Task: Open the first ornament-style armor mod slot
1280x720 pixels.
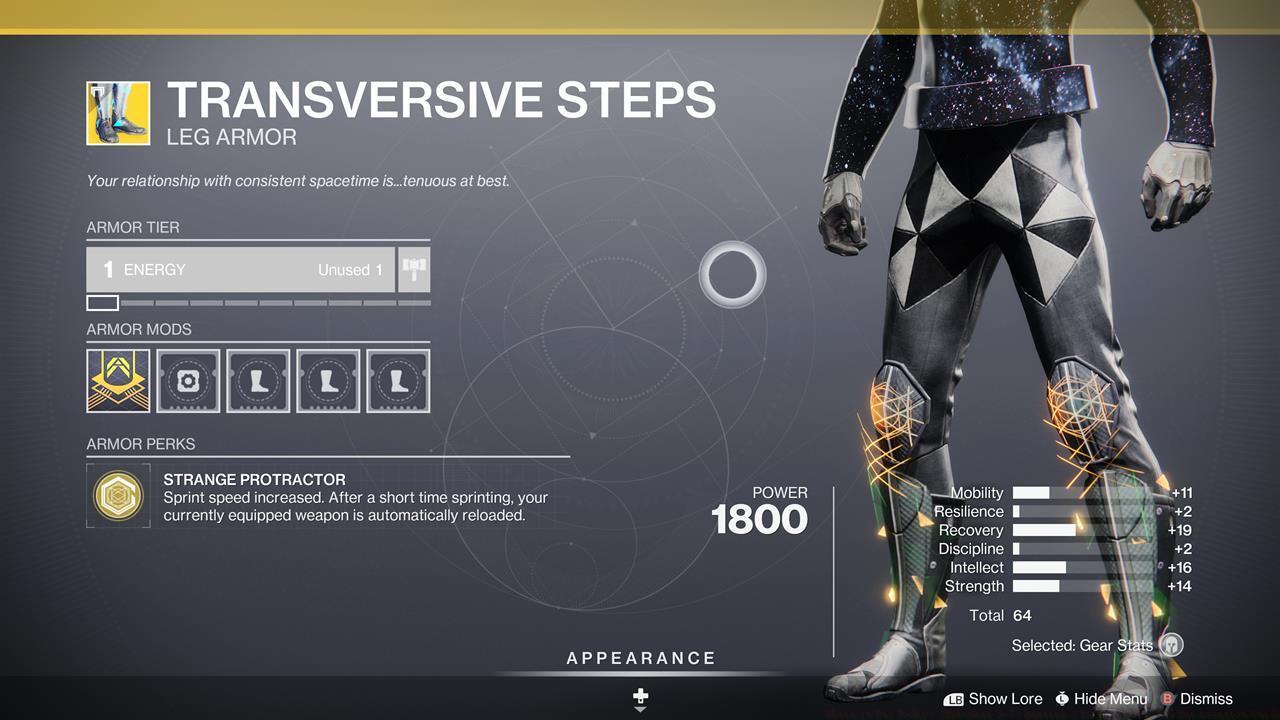Action: click(117, 380)
